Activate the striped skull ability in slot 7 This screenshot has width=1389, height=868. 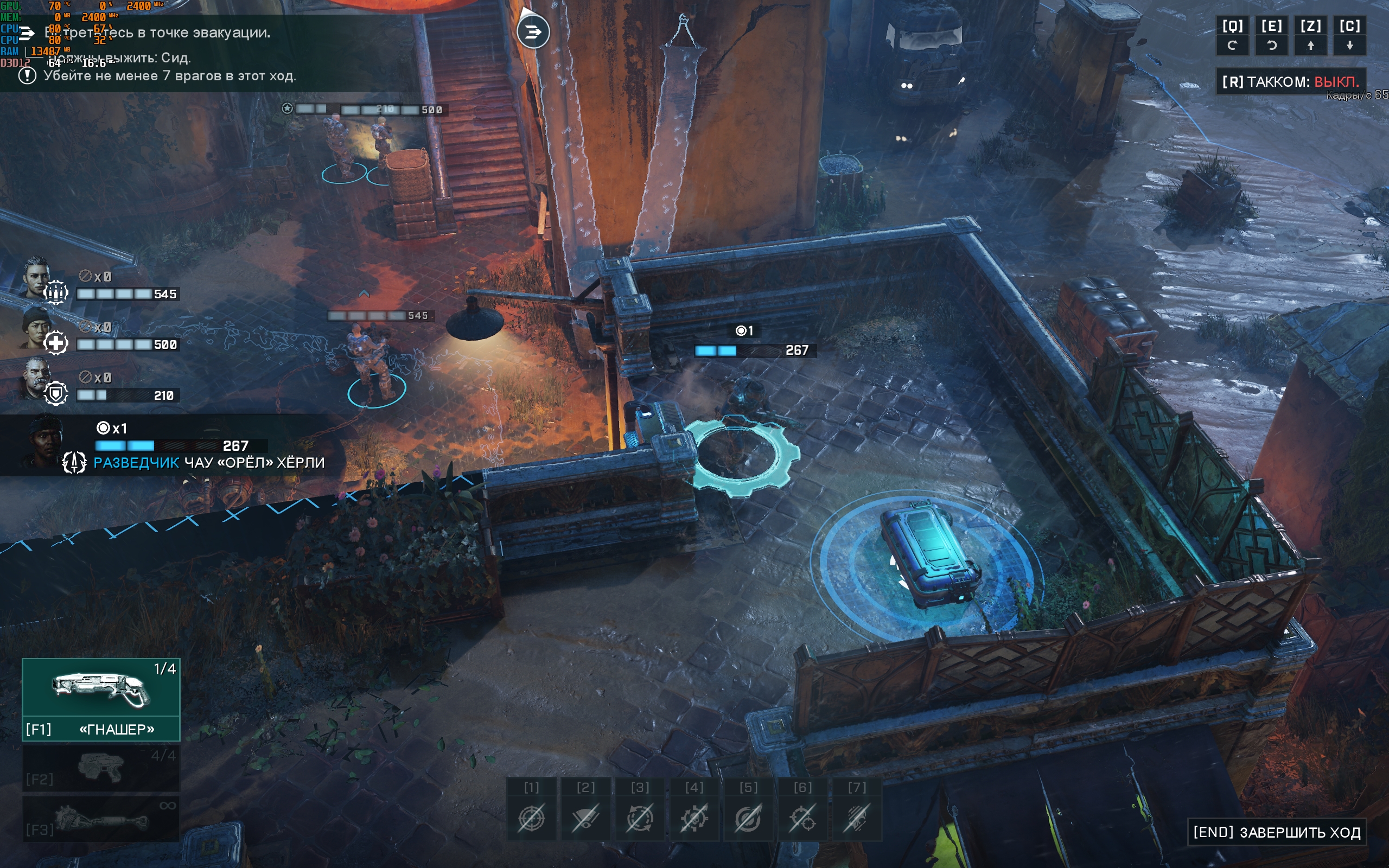(x=856, y=817)
